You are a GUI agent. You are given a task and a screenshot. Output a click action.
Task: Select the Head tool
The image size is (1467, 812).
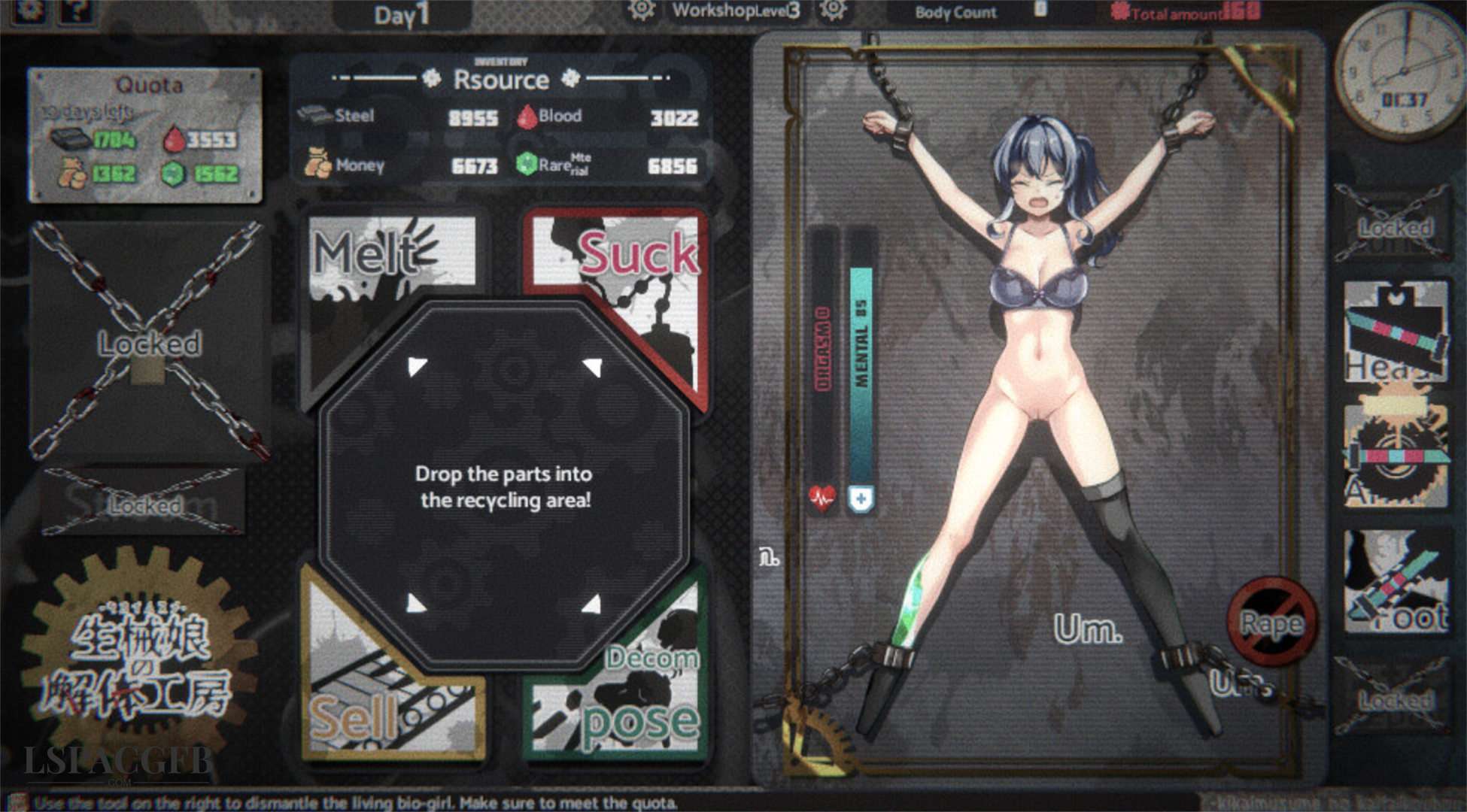coord(1396,332)
